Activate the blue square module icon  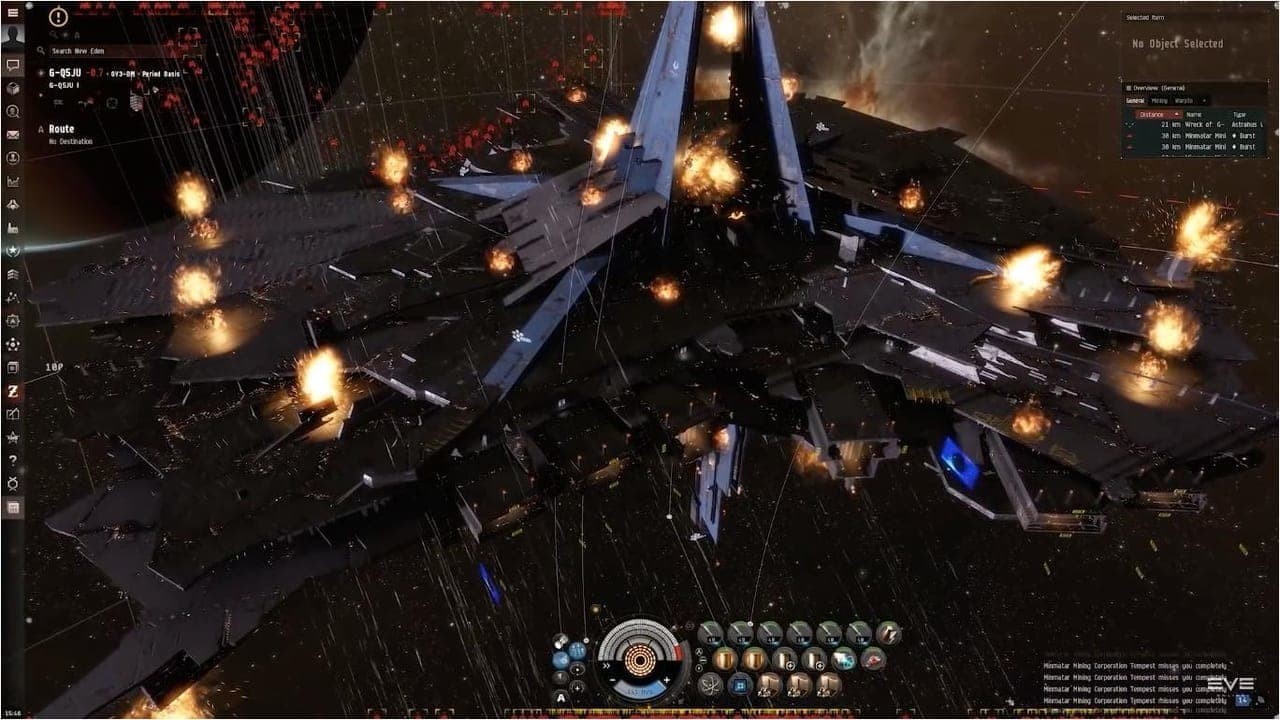[741, 685]
